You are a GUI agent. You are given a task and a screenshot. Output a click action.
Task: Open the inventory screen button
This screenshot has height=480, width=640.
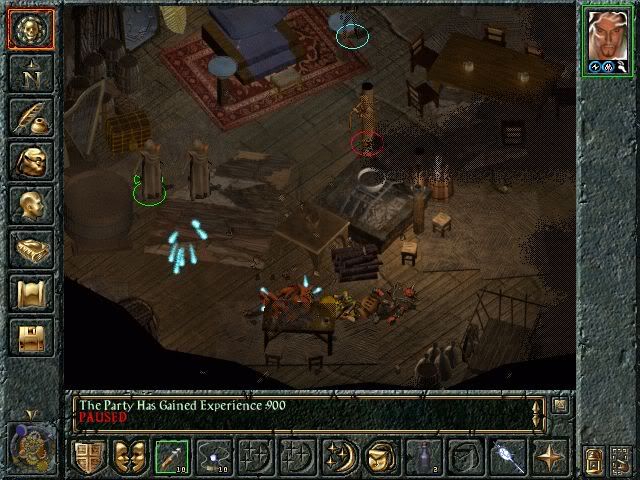tap(29, 161)
